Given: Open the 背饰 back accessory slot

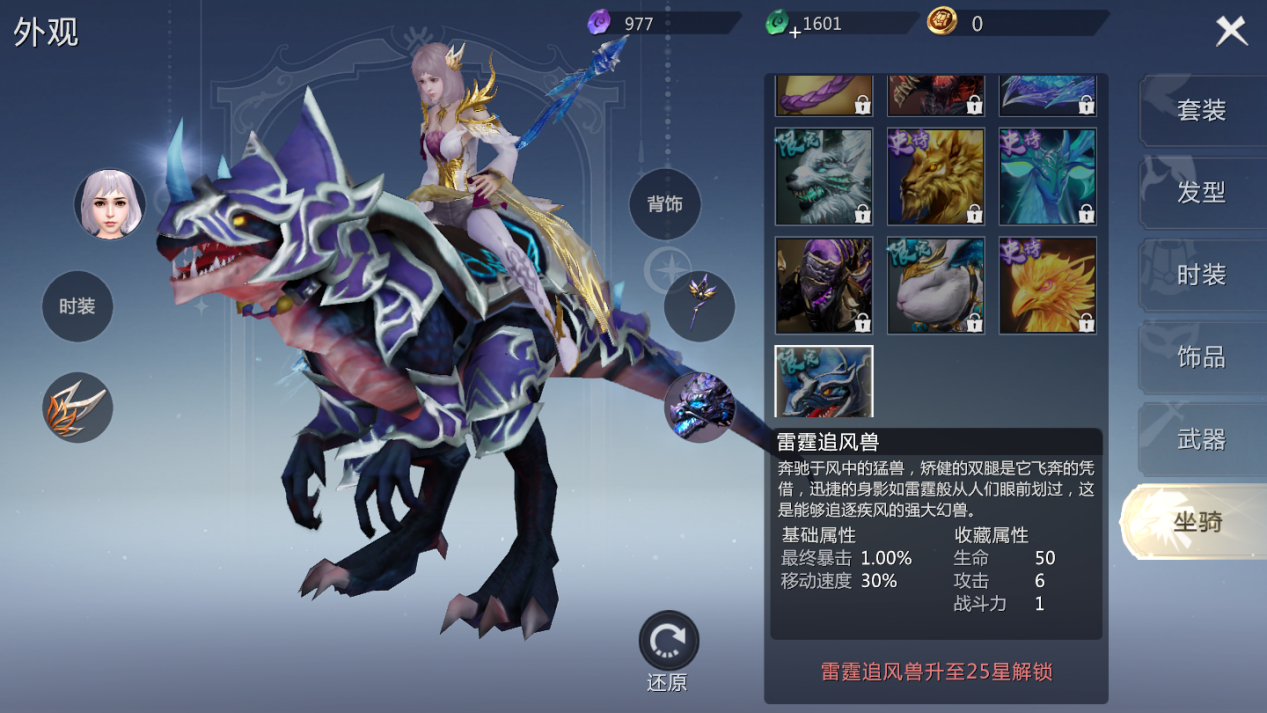Looking at the screenshot, I should coord(665,204).
